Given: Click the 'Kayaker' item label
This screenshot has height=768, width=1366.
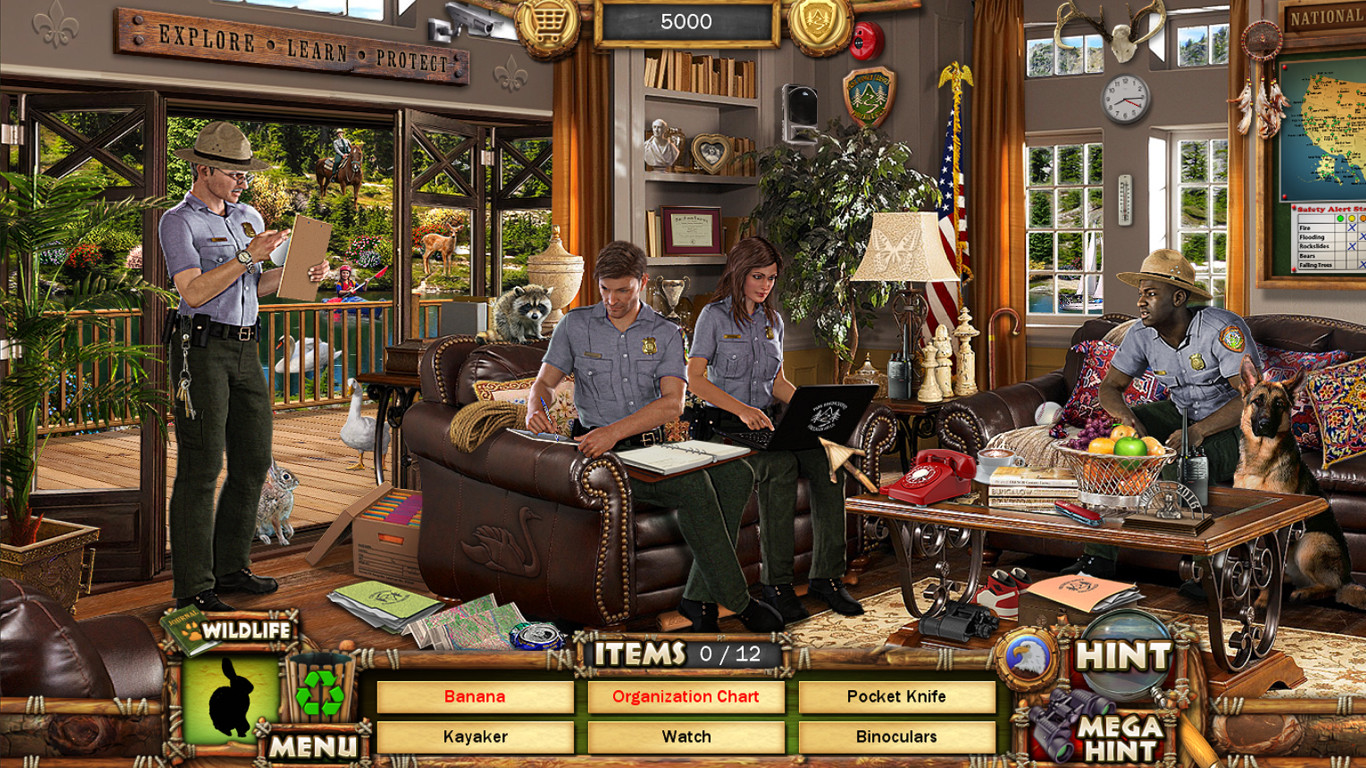Looking at the screenshot, I should point(475,737).
